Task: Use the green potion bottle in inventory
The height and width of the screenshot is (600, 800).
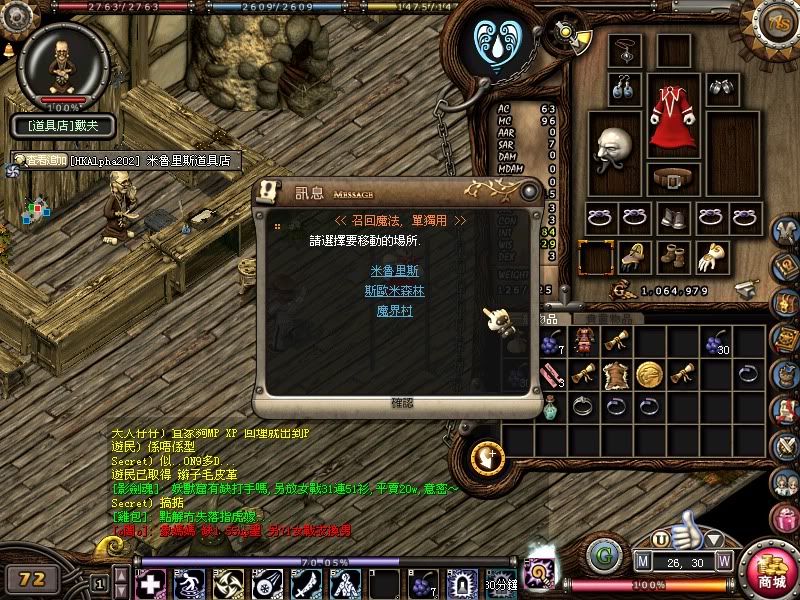Action: pyautogui.click(x=550, y=406)
